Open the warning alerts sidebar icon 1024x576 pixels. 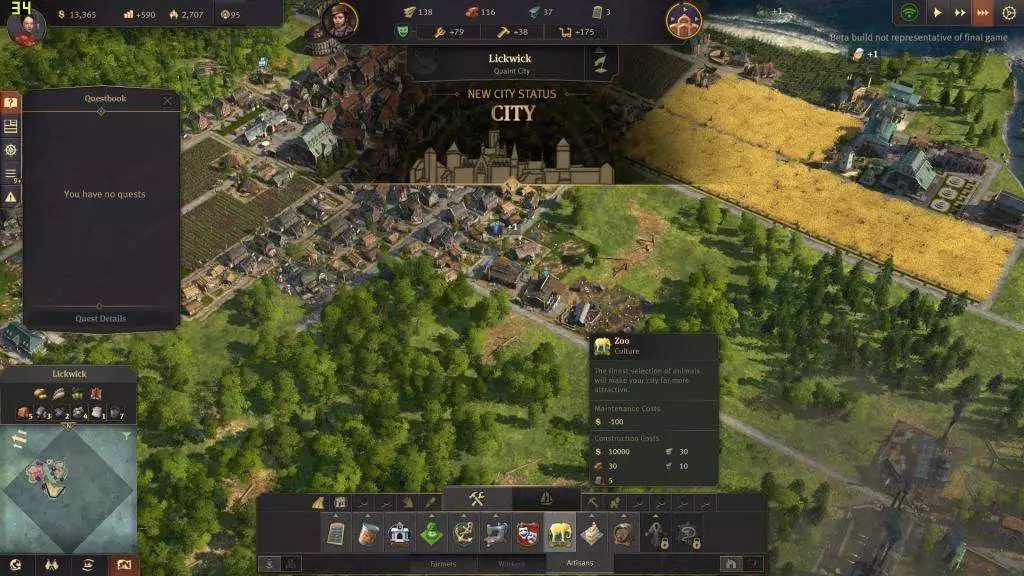(x=11, y=197)
